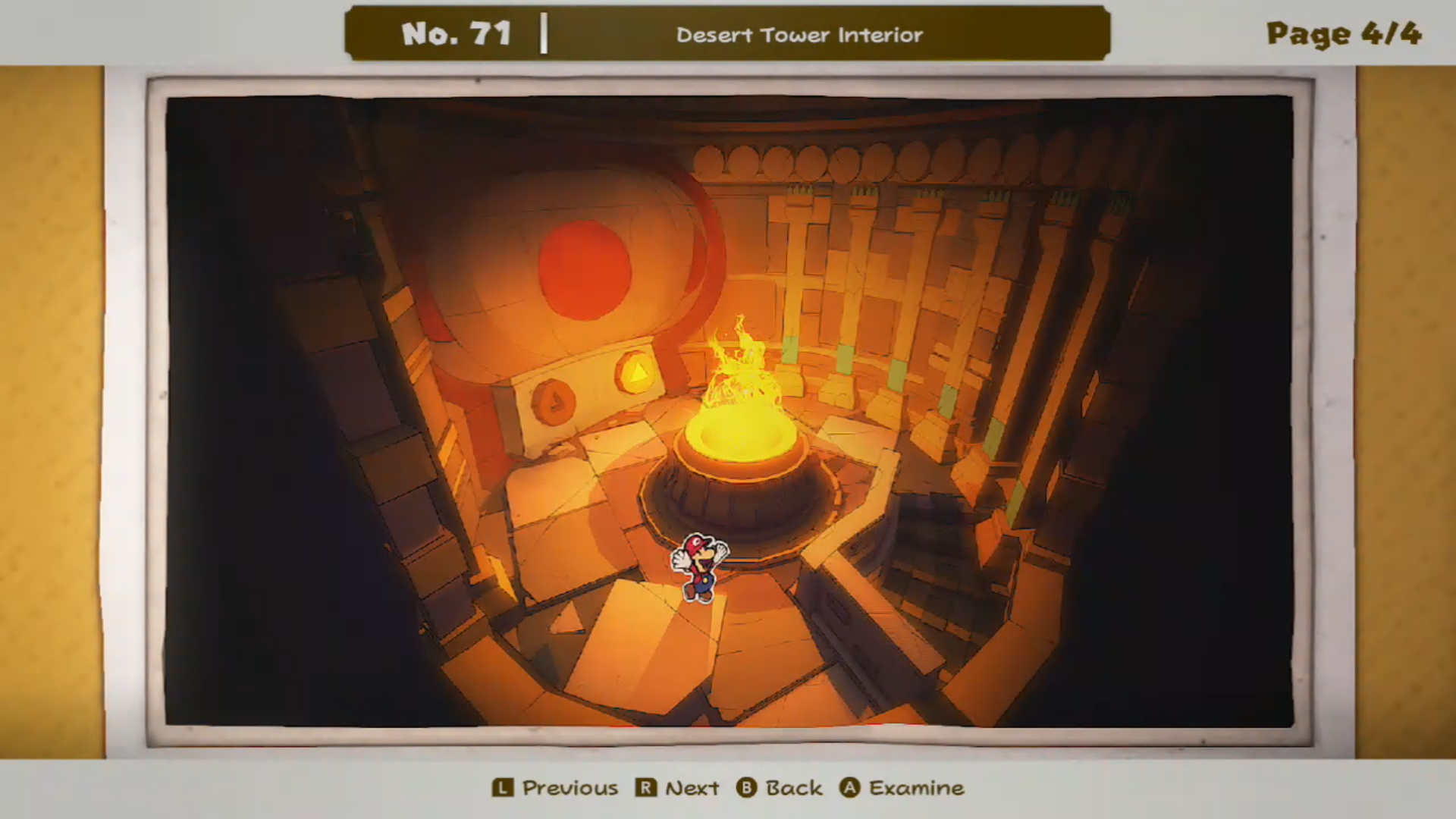Image resolution: width=1456 pixels, height=819 pixels.
Task: Click the B button icon for Back
Action: tap(747, 788)
